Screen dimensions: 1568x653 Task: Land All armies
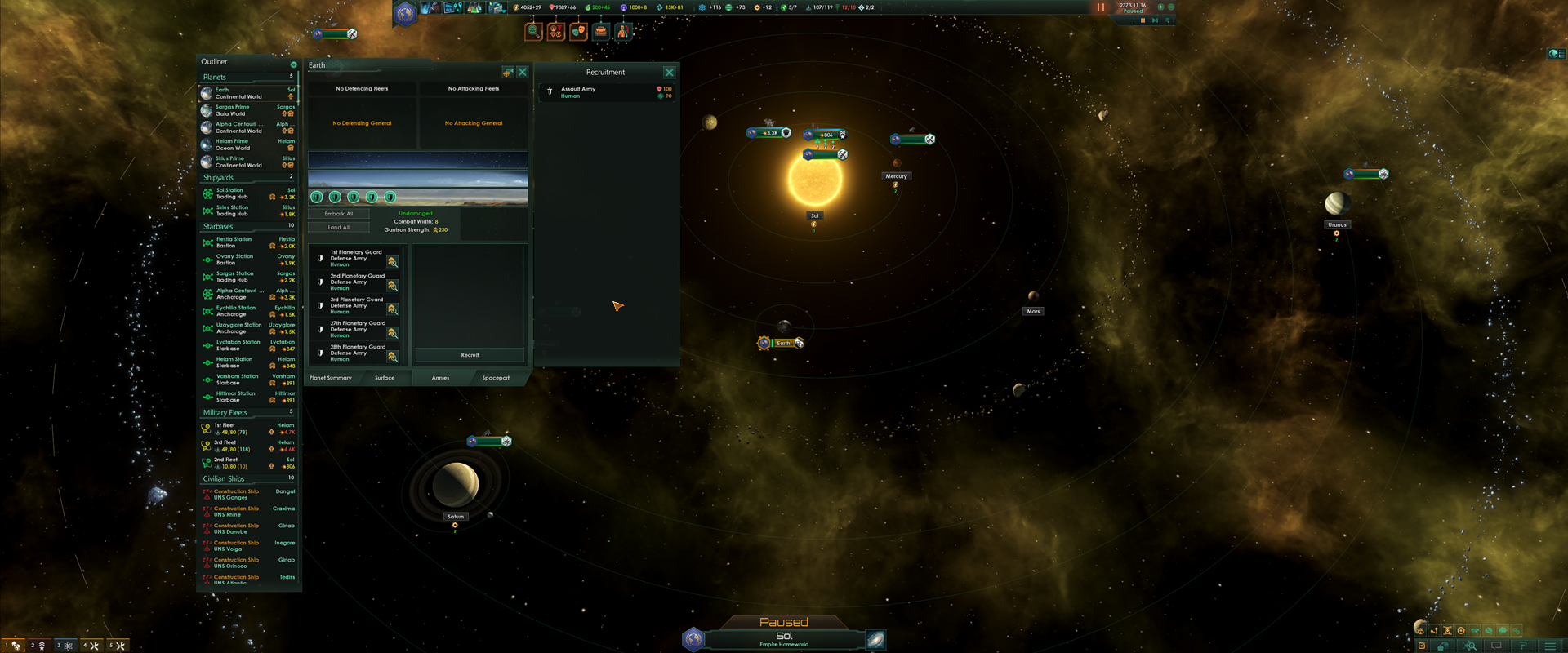point(338,228)
